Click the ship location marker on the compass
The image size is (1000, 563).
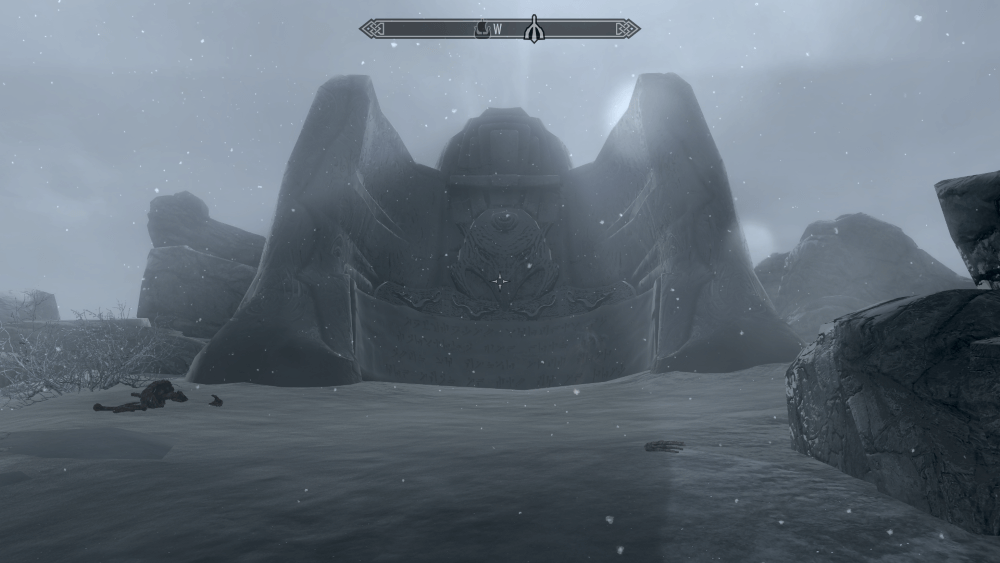pyautogui.click(x=480, y=29)
